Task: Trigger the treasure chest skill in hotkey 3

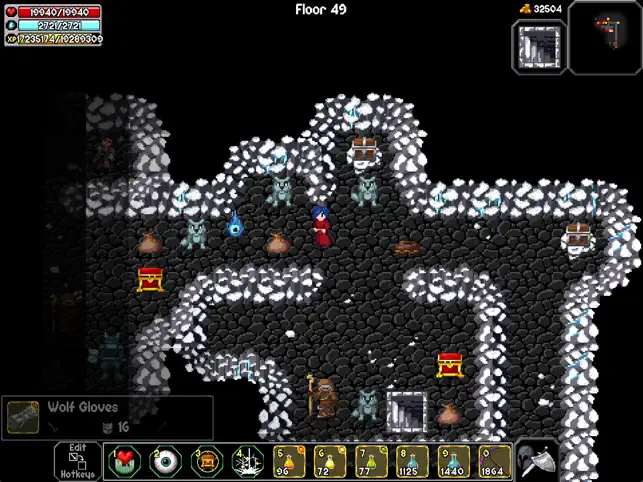Action: click(207, 462)
